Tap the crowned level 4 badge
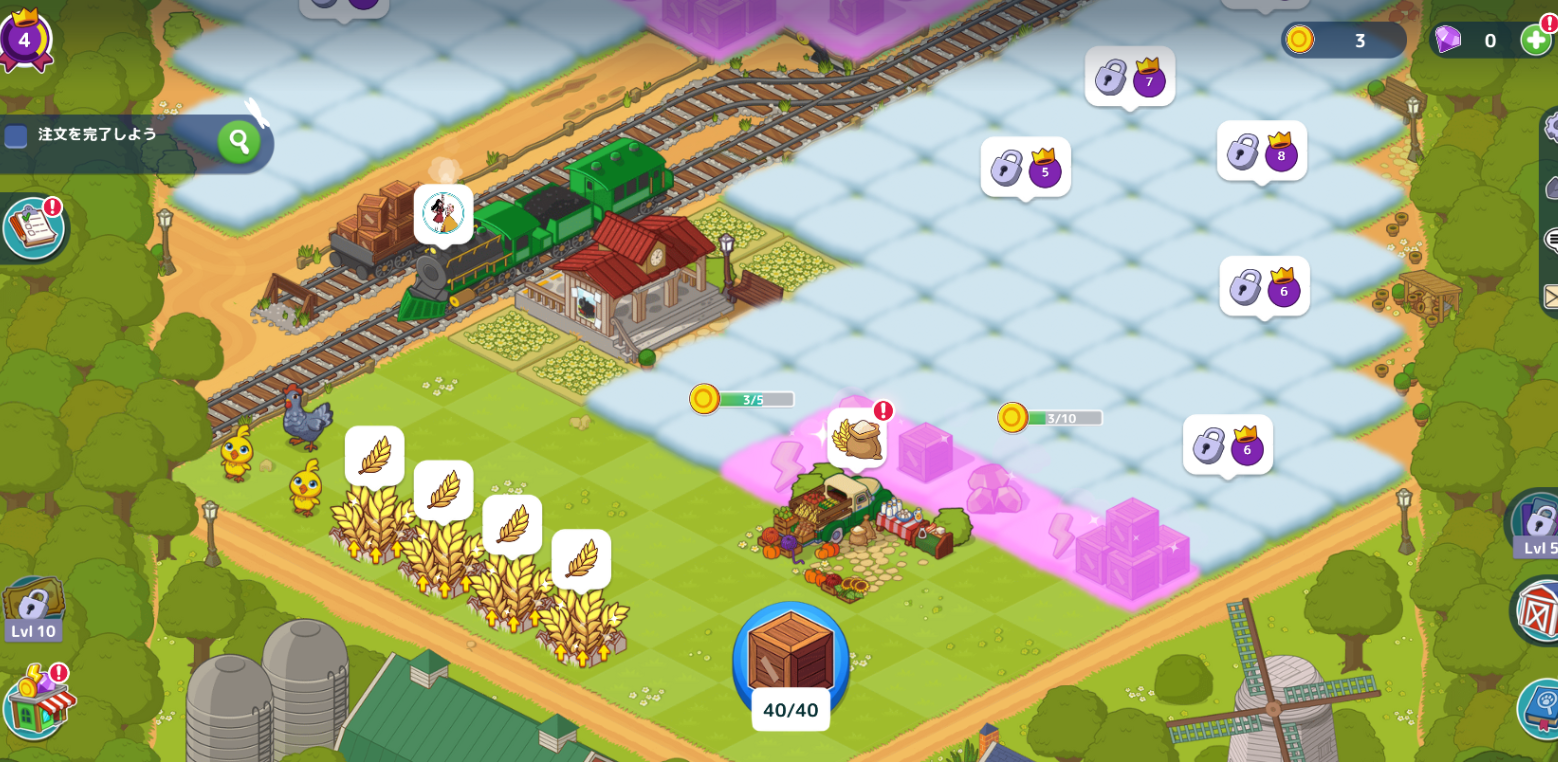 coord(24,39)
